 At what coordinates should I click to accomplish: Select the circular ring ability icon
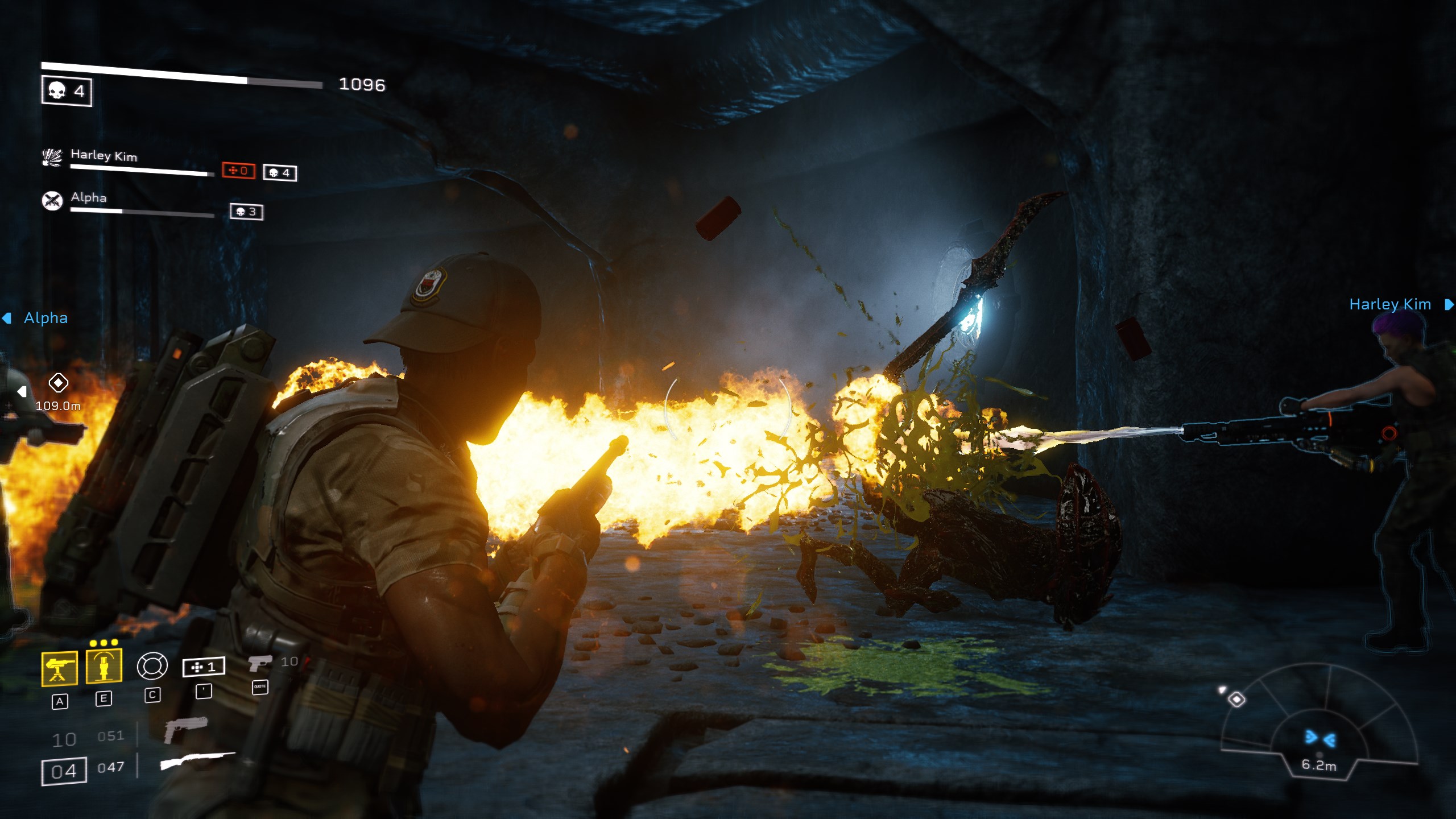point(152,666)
